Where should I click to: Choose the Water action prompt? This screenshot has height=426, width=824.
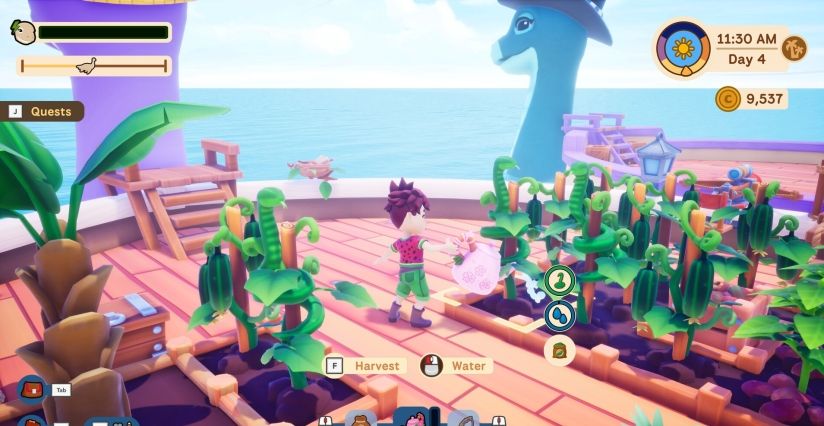[456, 366]
